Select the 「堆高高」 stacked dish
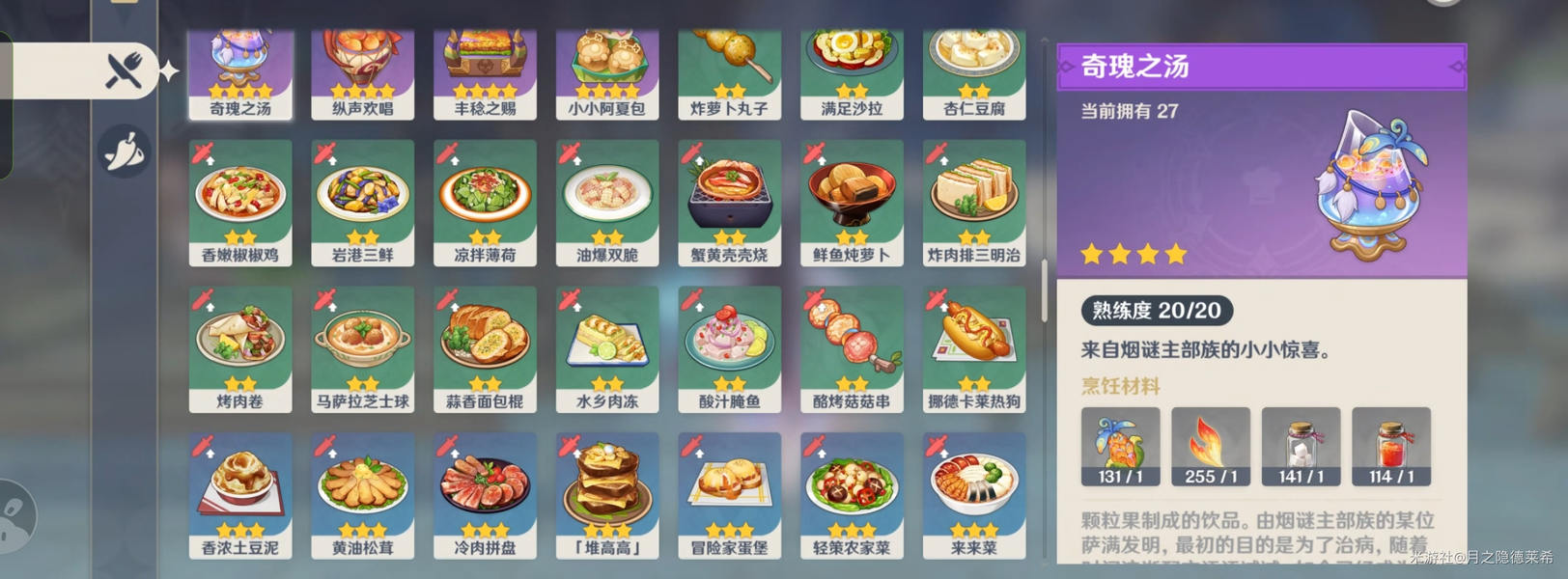 coord(607,495)
